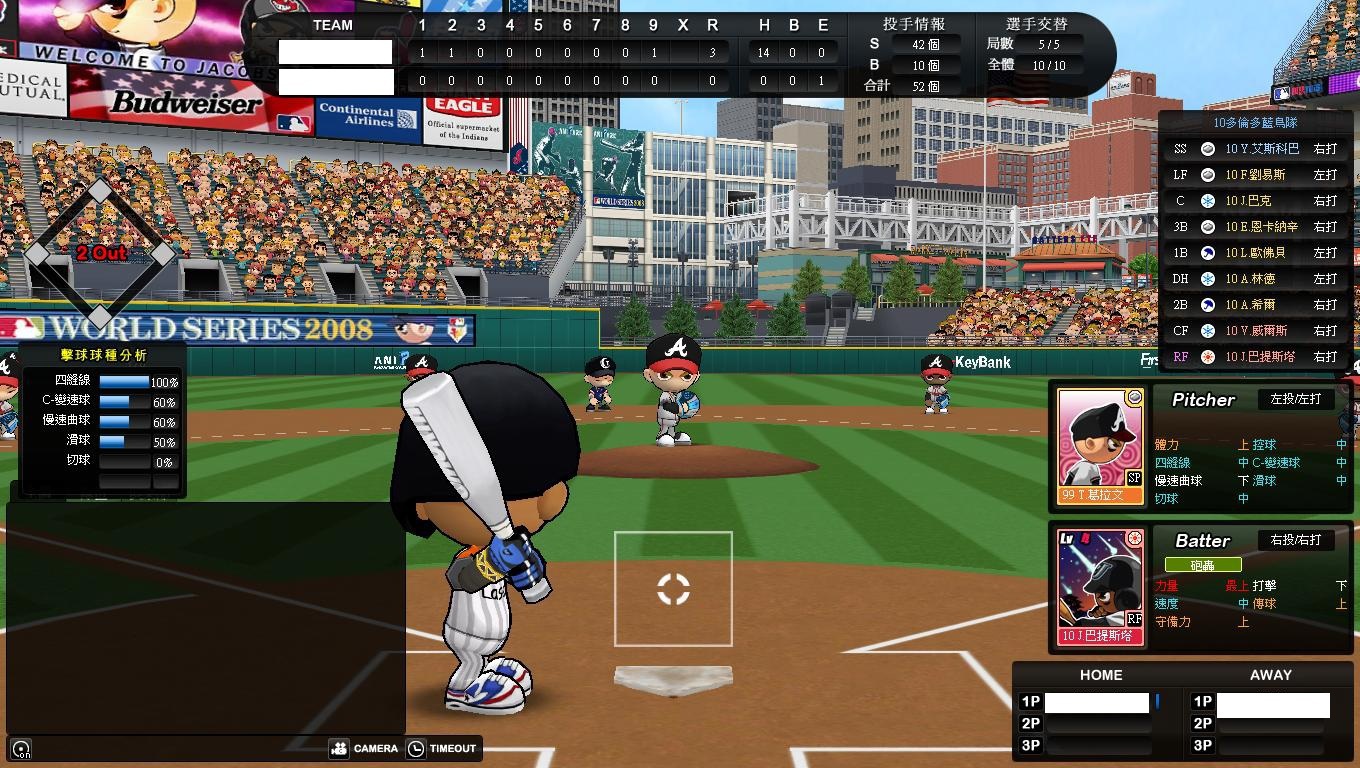Select the HOME 1P player slot

click(1096, 703)
